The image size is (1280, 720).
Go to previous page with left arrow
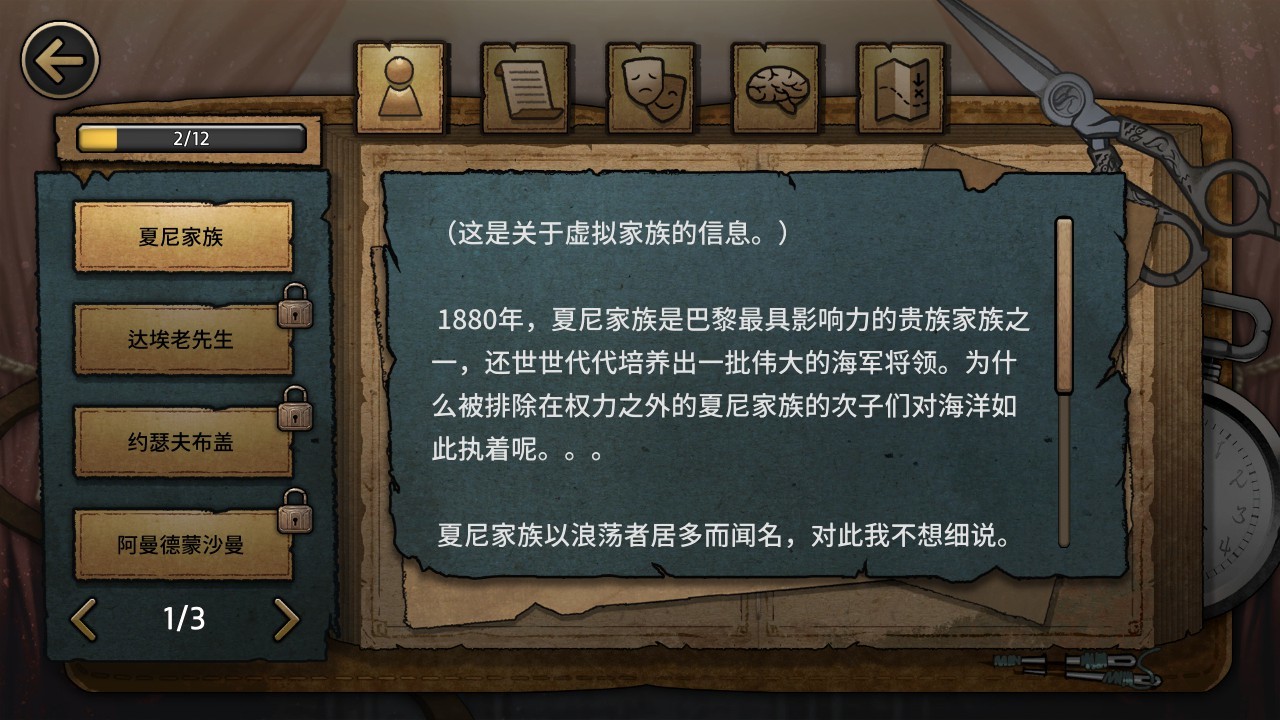coord(84,619)
